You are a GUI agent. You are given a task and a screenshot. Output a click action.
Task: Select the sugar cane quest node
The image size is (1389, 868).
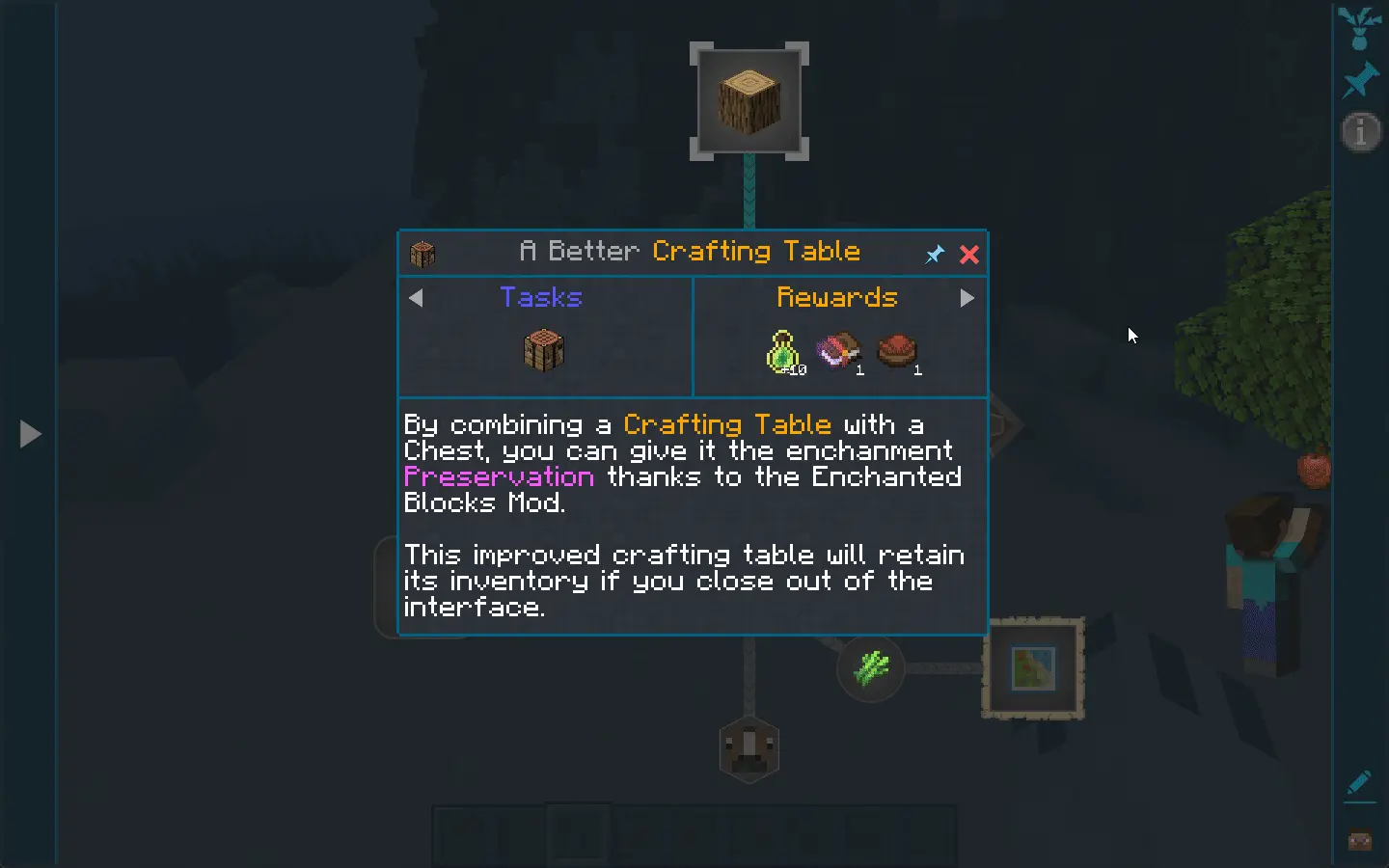(x=870, y=669)
